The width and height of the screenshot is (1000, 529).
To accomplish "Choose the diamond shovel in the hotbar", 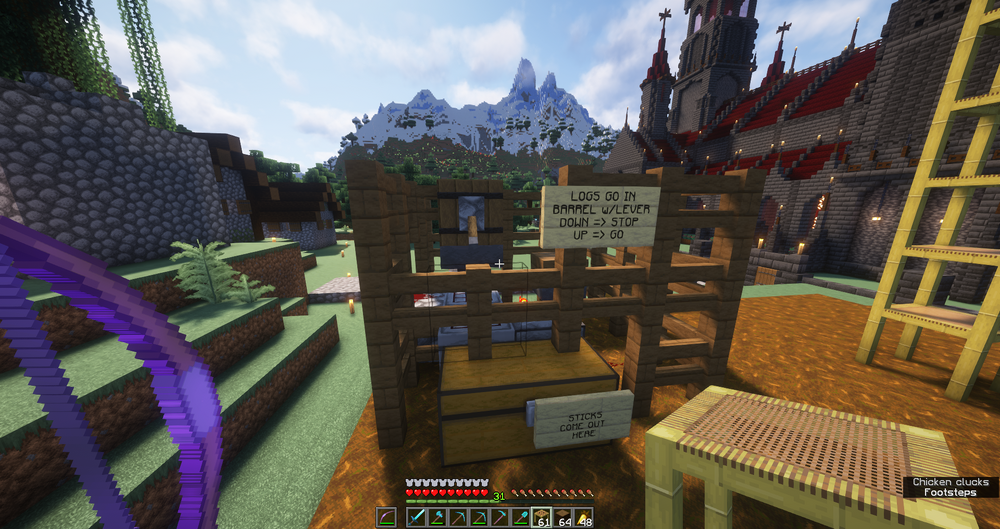I will coord(520,517).
